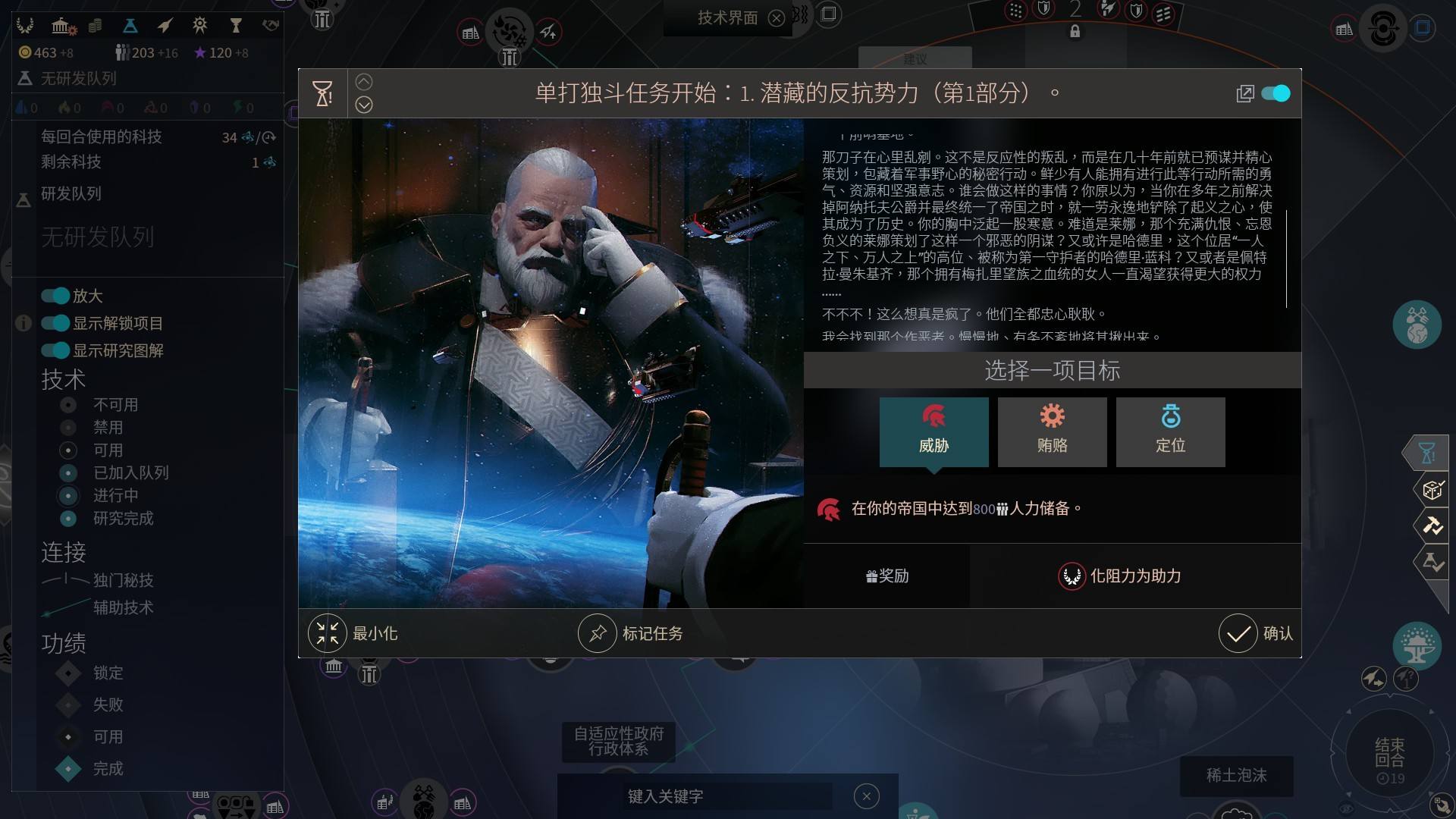Open the science flask screen in top-left toolbar
The image size is (1456, 819).
tap(130, 25)
